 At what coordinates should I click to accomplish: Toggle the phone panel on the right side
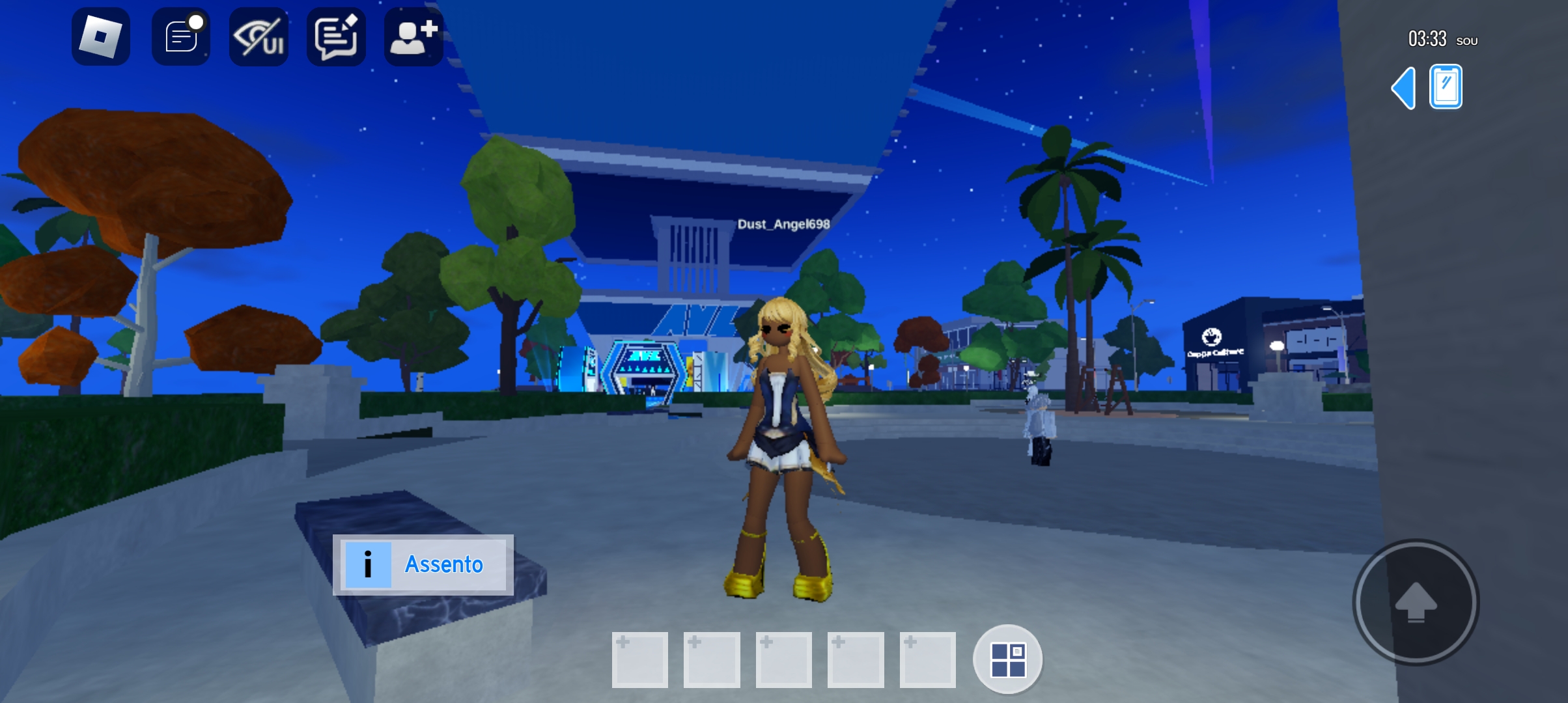pos(1446,85)
